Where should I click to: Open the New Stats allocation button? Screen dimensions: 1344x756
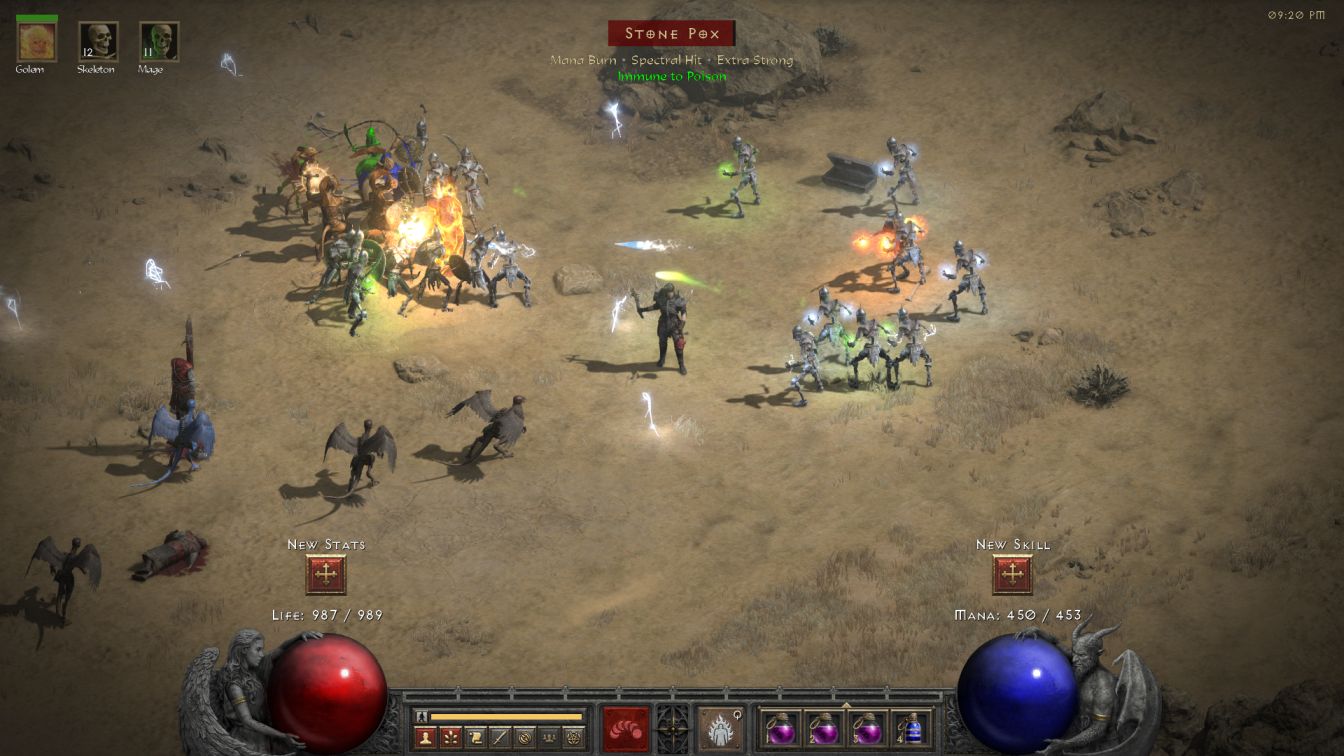[x=326, y=575]
